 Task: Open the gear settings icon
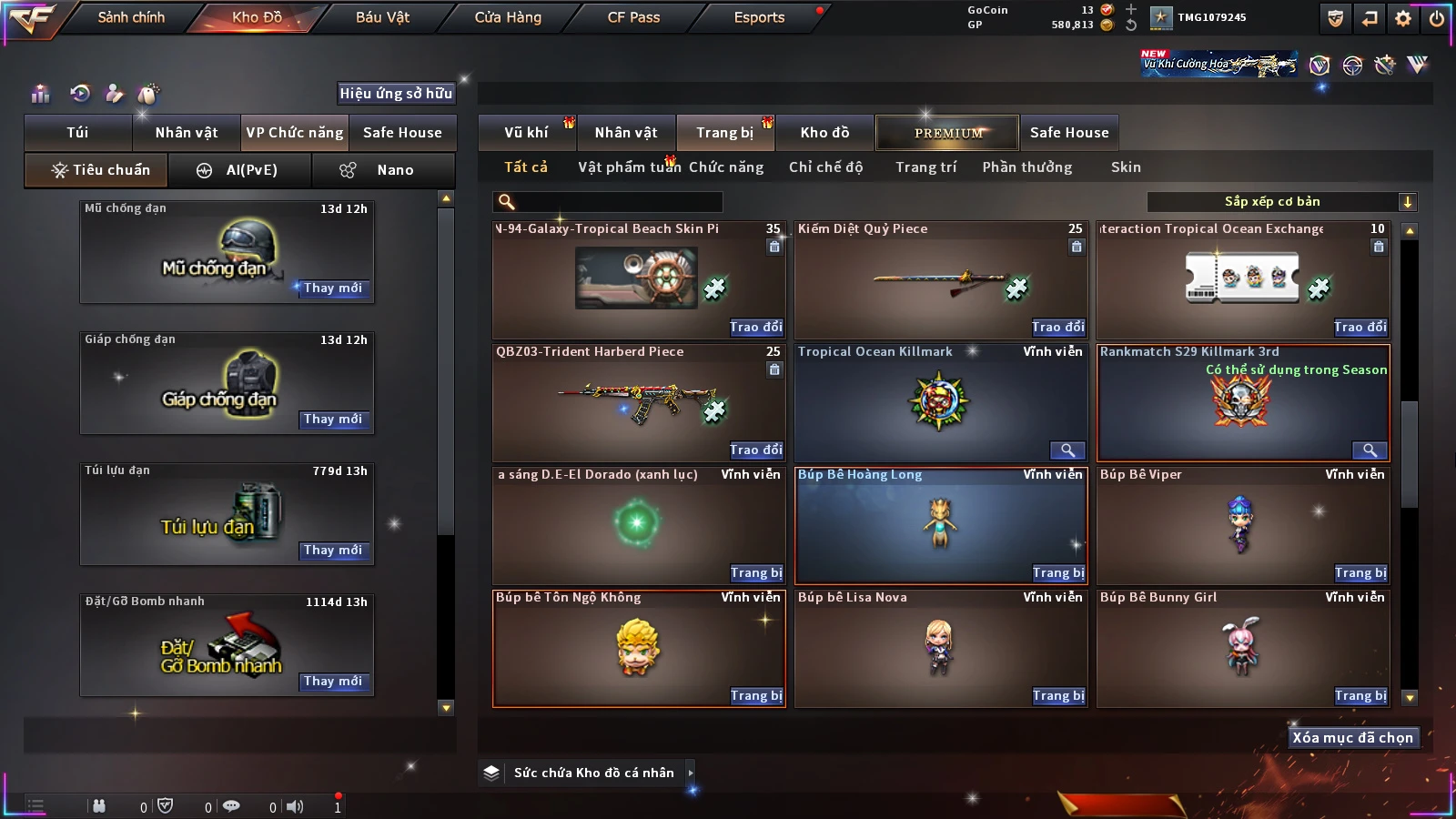[x=1403, y=18]
